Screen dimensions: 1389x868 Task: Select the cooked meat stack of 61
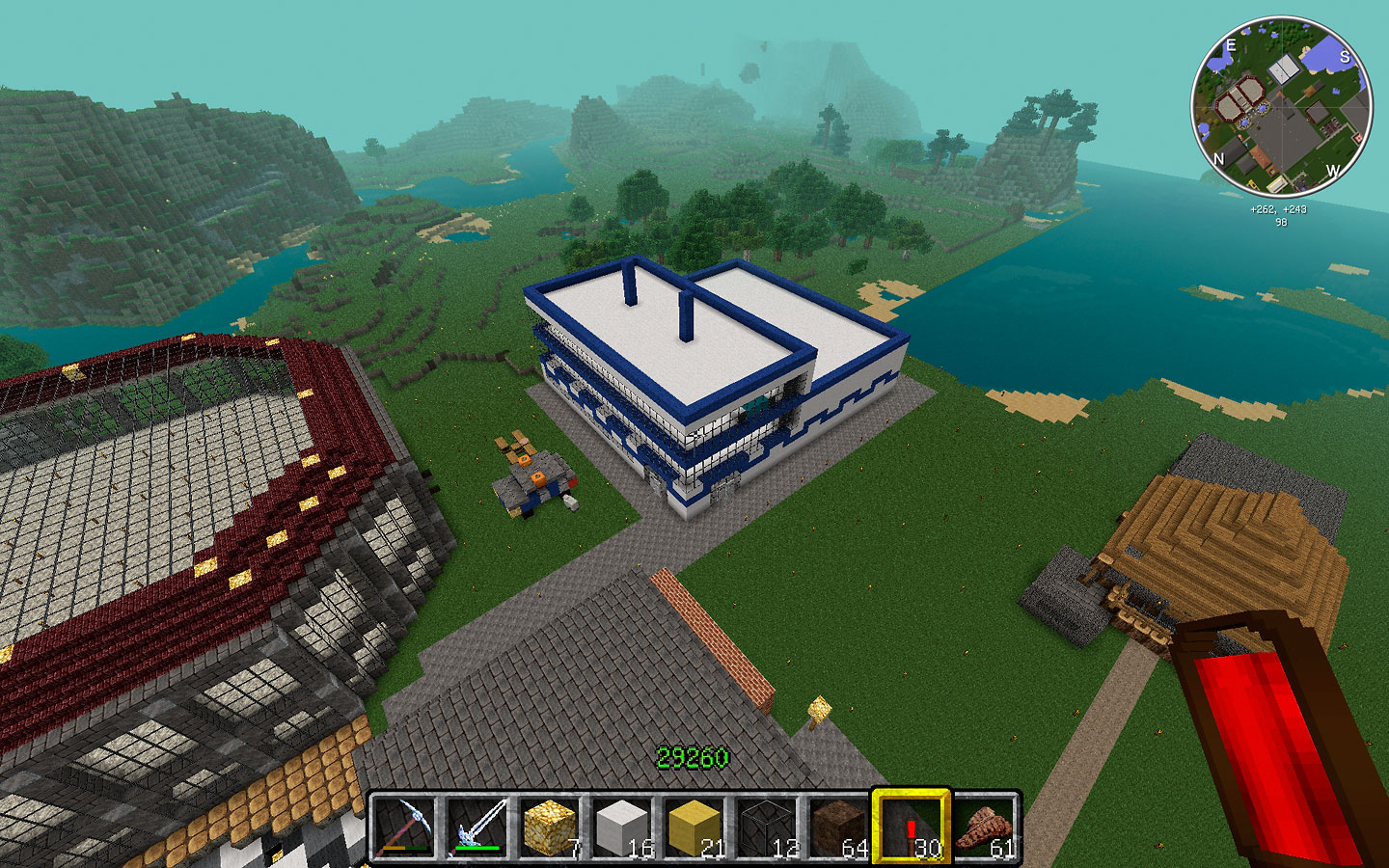tap(984, 827)
